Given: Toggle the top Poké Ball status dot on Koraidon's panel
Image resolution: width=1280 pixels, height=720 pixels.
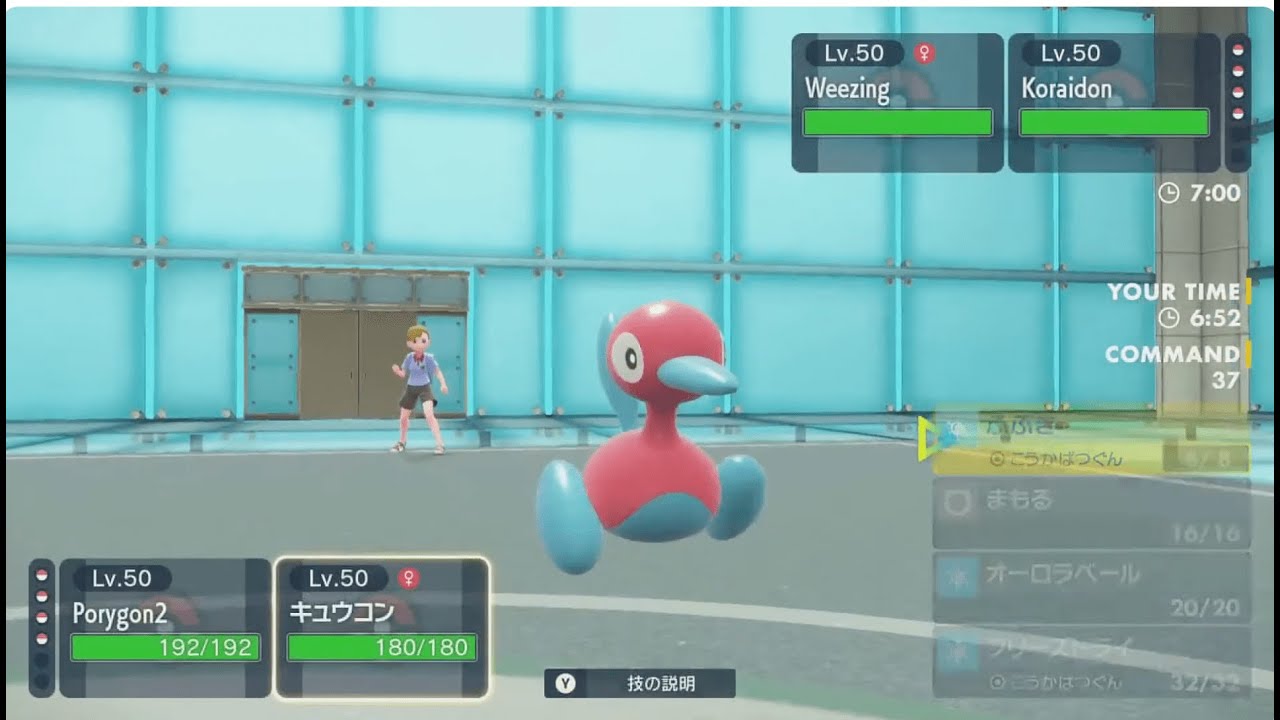Looking at the screenshot, I should [x=1238, y=48].
